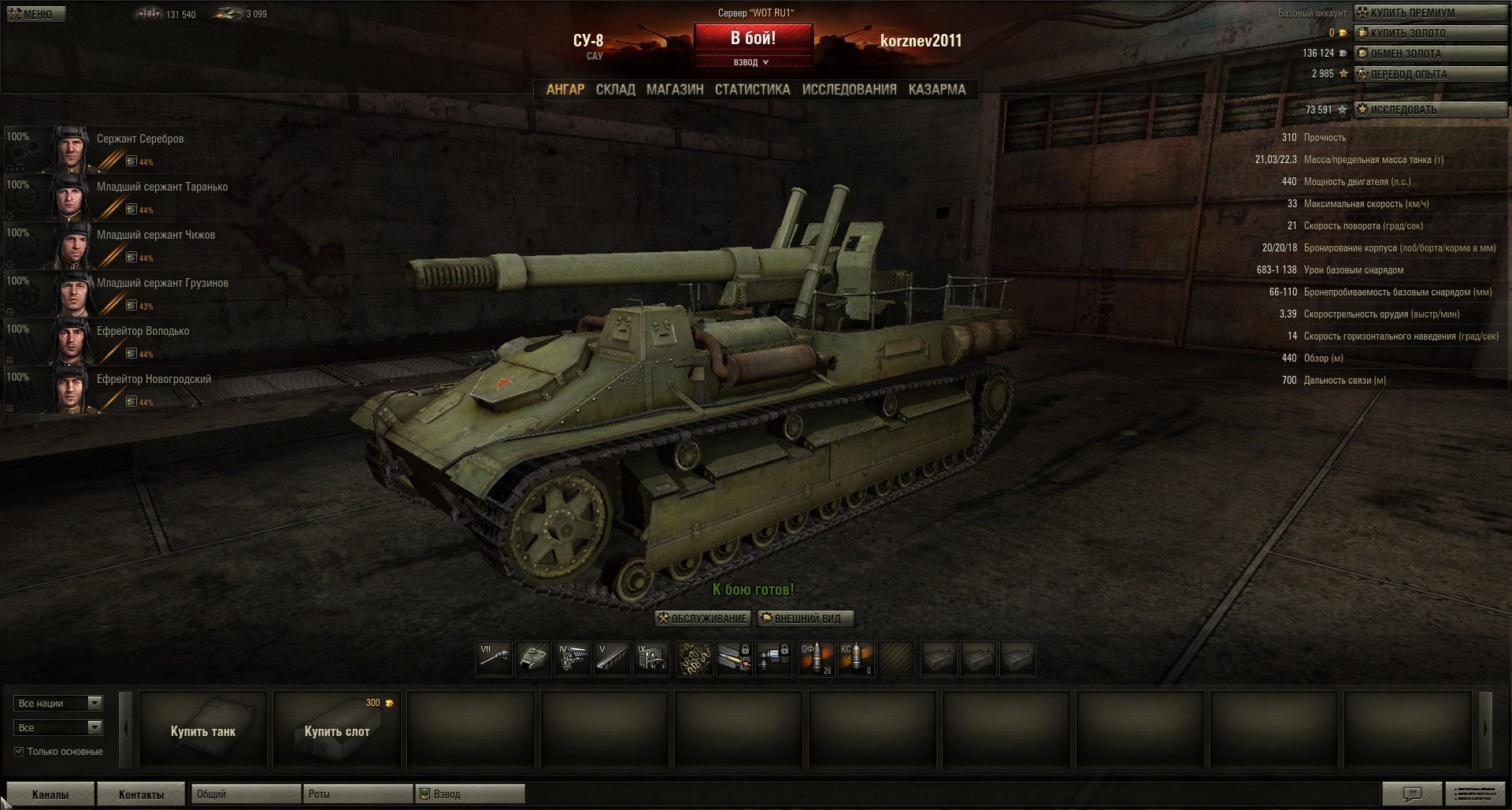This screenshot has width=1512, height=810.
Task: Open the МЕНЮ button
Action: coord(35,14)
